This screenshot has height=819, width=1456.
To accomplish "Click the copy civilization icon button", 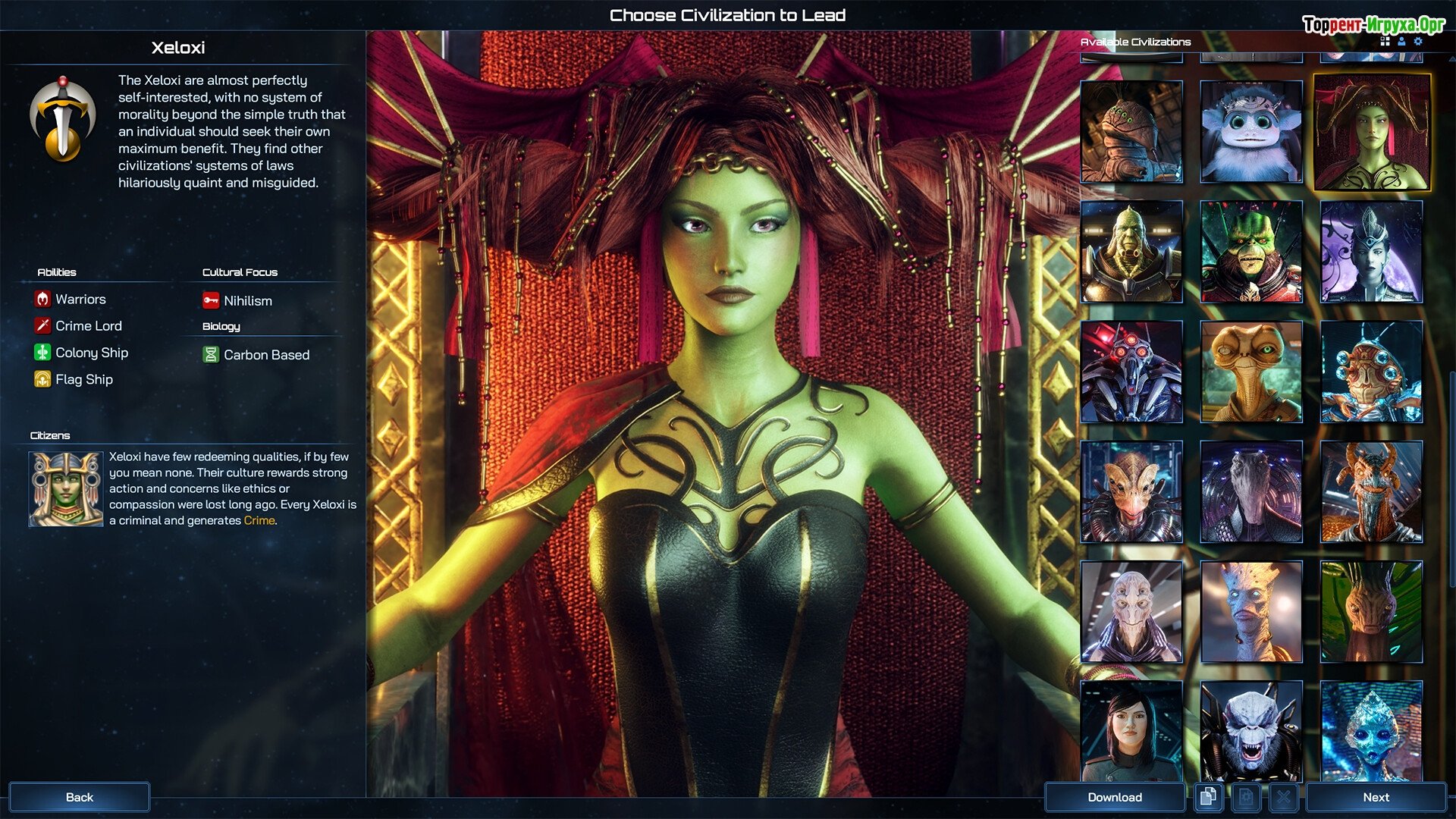I will (x=1208, y=797).
